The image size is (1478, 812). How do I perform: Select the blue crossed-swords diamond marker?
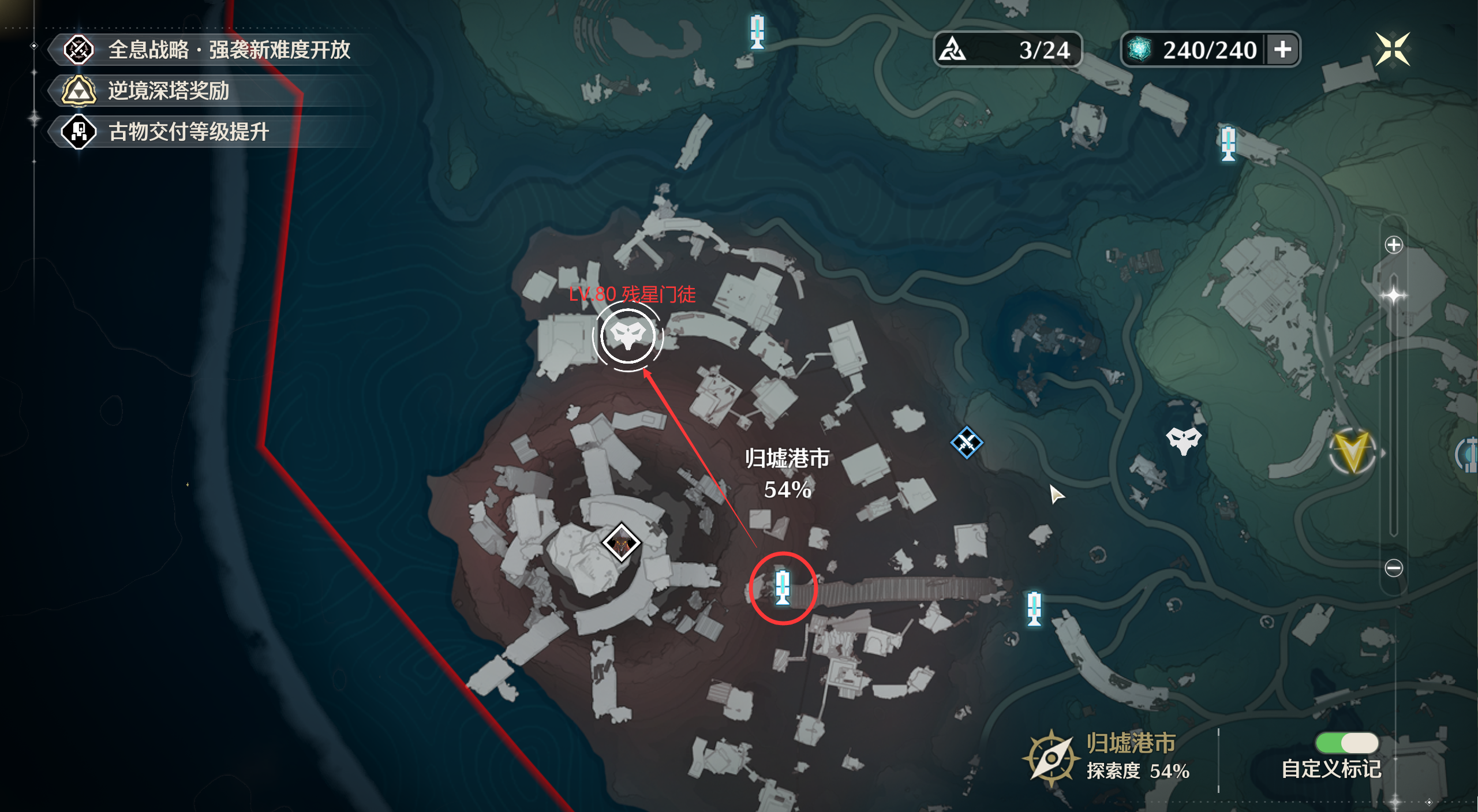[966, 443]
